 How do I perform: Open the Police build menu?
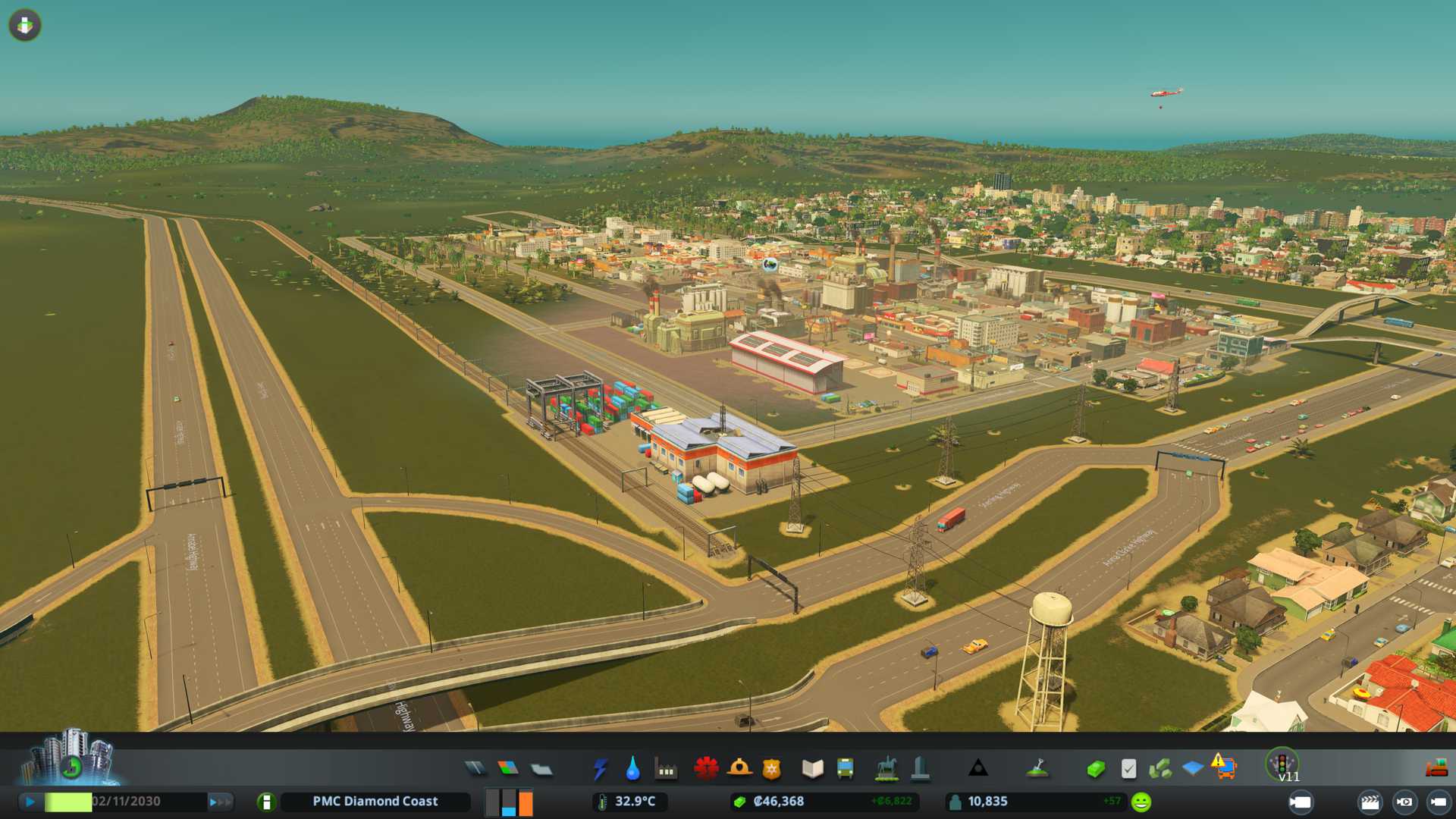coord(772,769)
